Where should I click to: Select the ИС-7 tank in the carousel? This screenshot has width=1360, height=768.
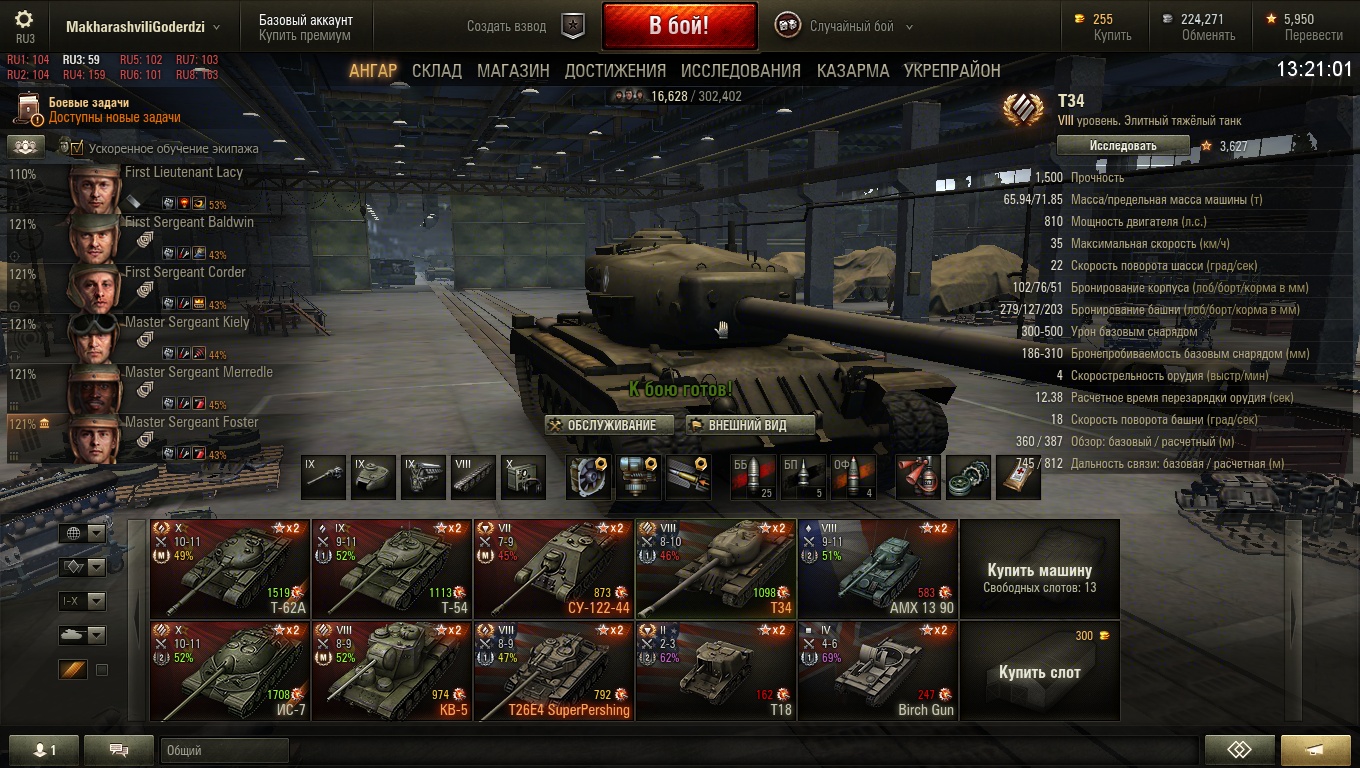pos(230,670)
